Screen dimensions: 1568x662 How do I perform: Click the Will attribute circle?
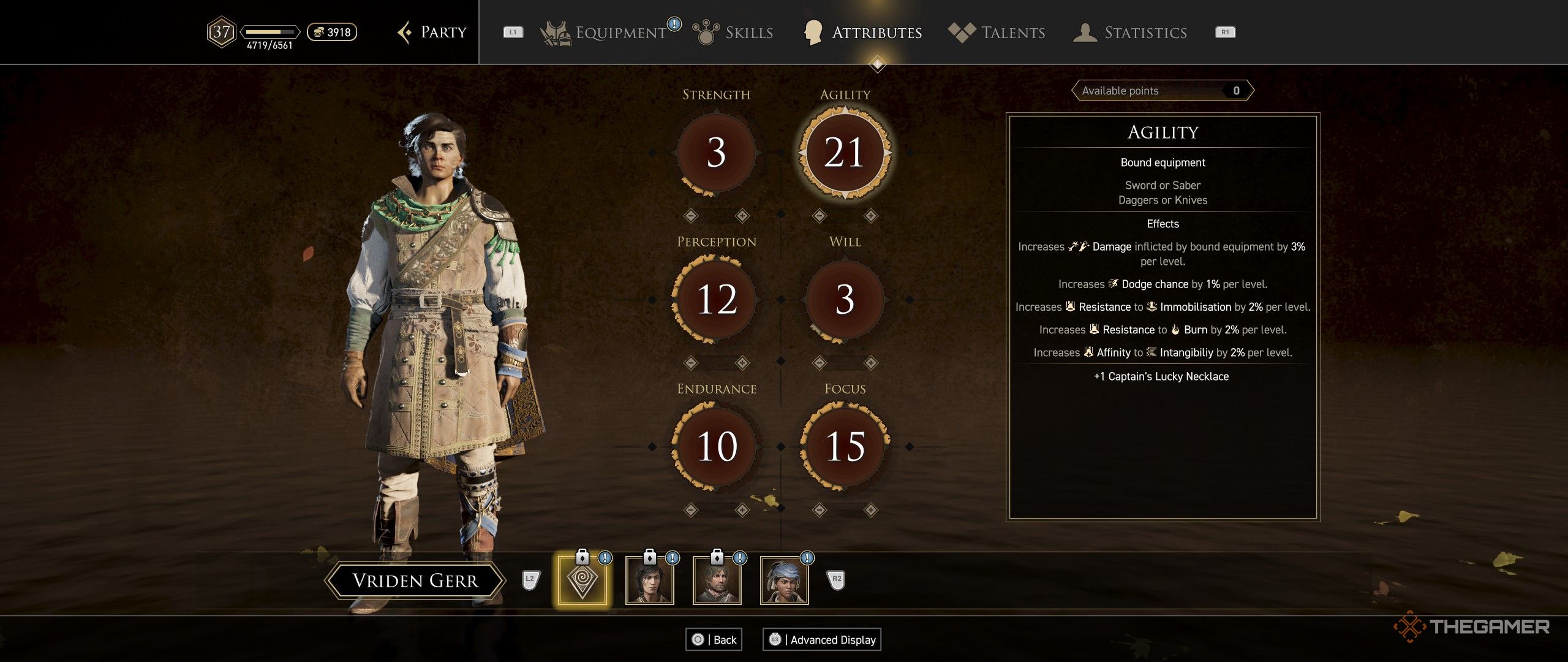(845, 299)
